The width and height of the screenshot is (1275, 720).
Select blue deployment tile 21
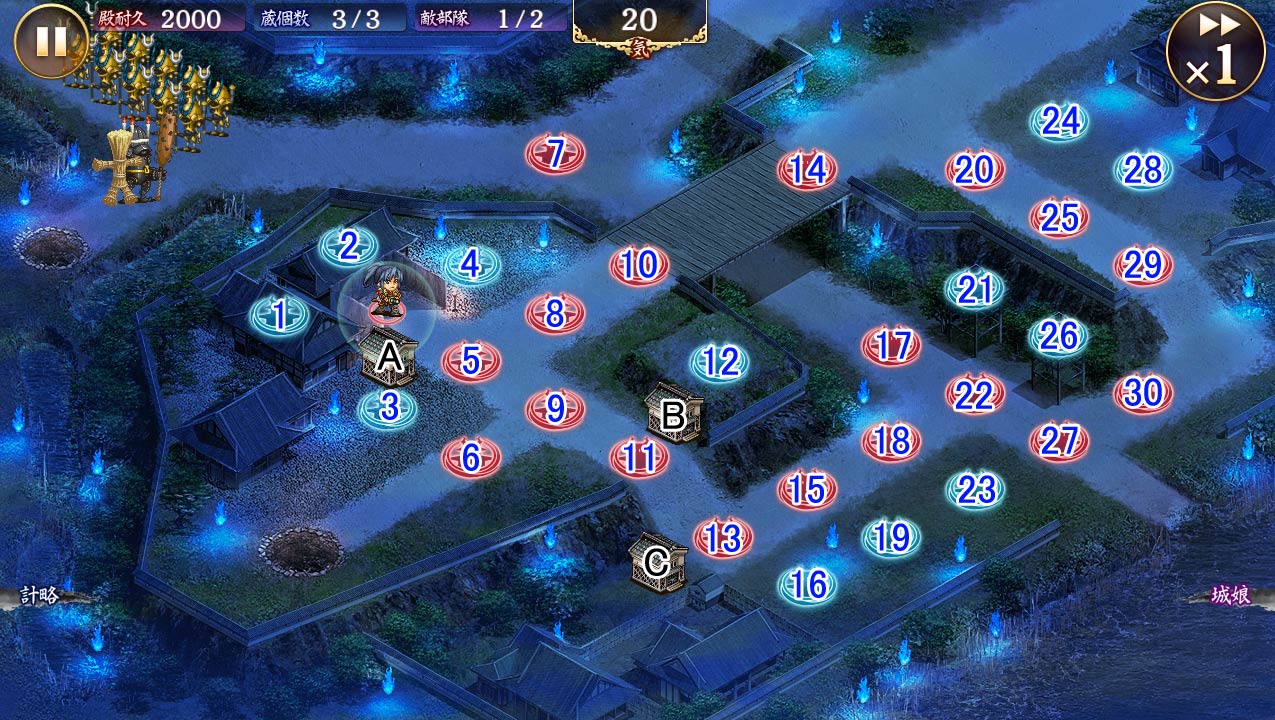[x=975, y=289]
